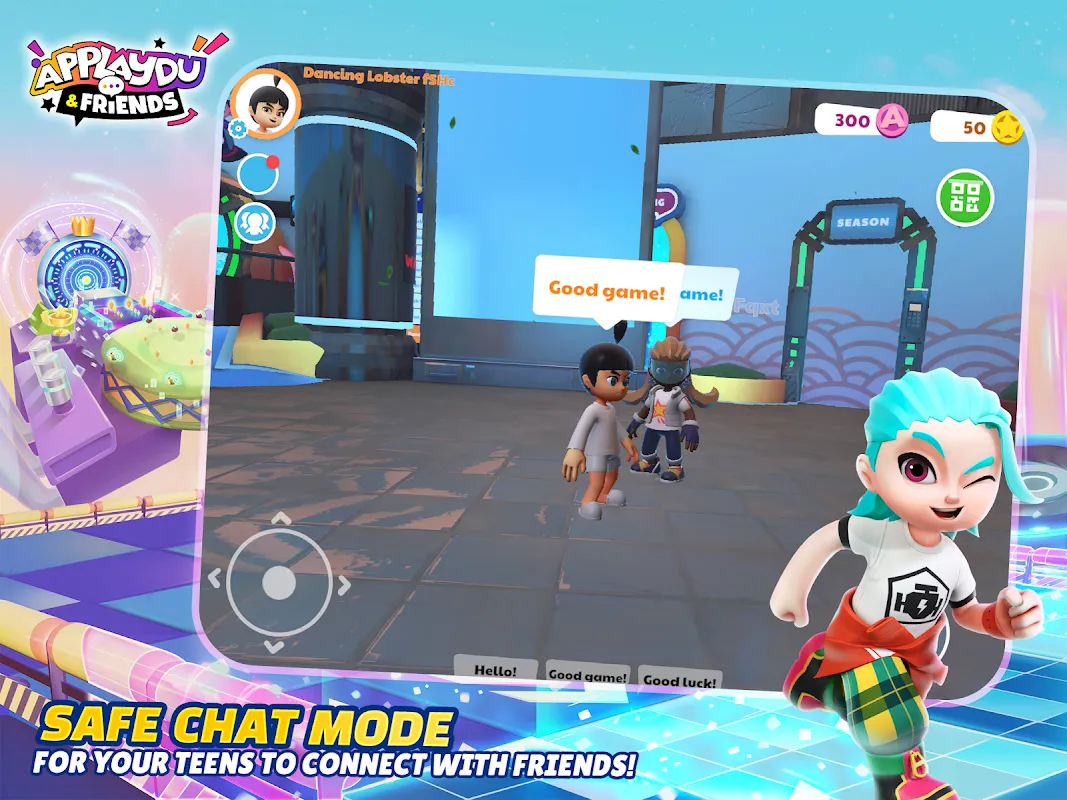Viewport: 1067px width, 800px height.
Task: Send the "Good luck!" quick chat phrase
Action: [680, 681]
